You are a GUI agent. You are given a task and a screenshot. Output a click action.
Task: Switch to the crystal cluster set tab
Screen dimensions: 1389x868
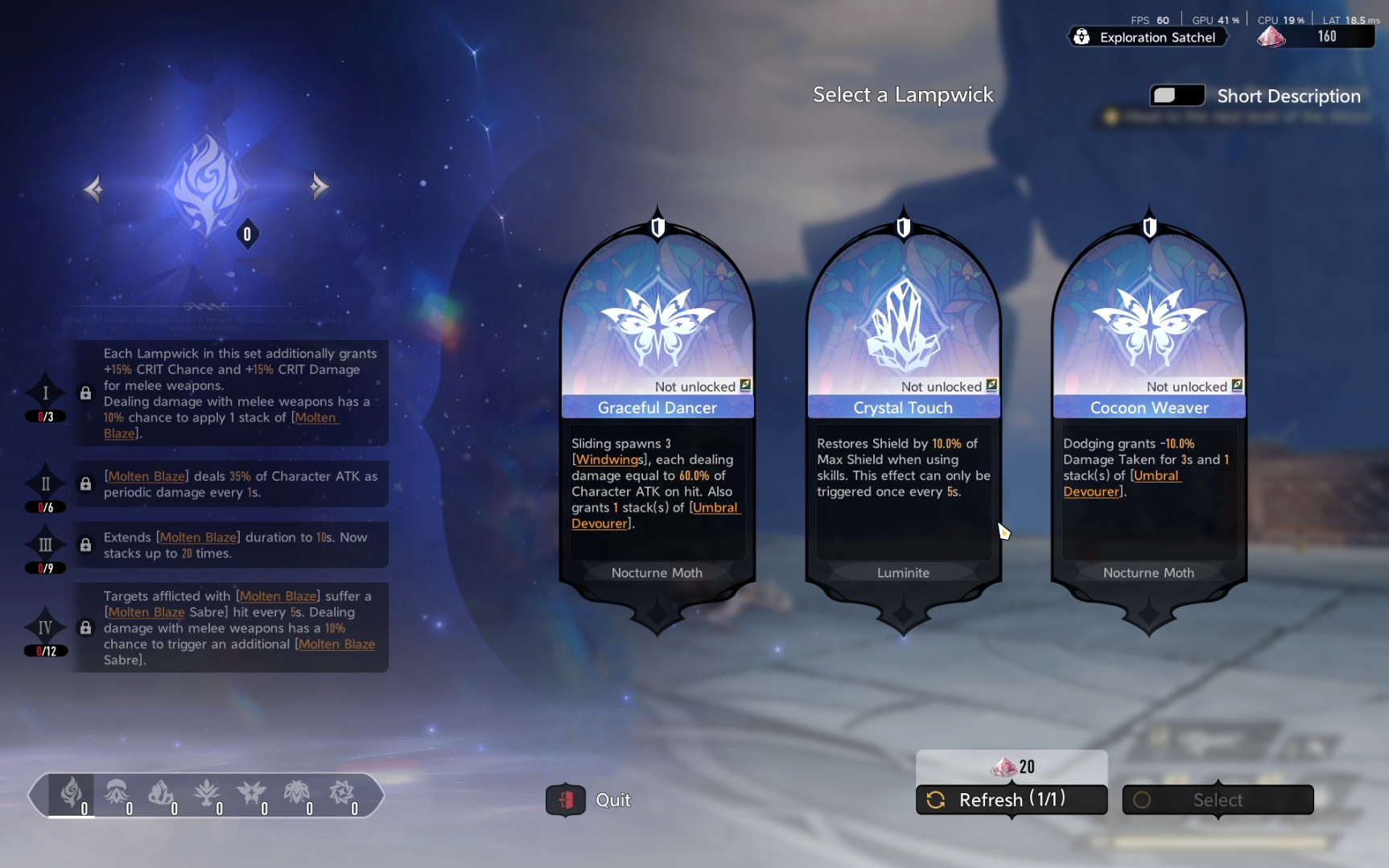click(162, 795)
